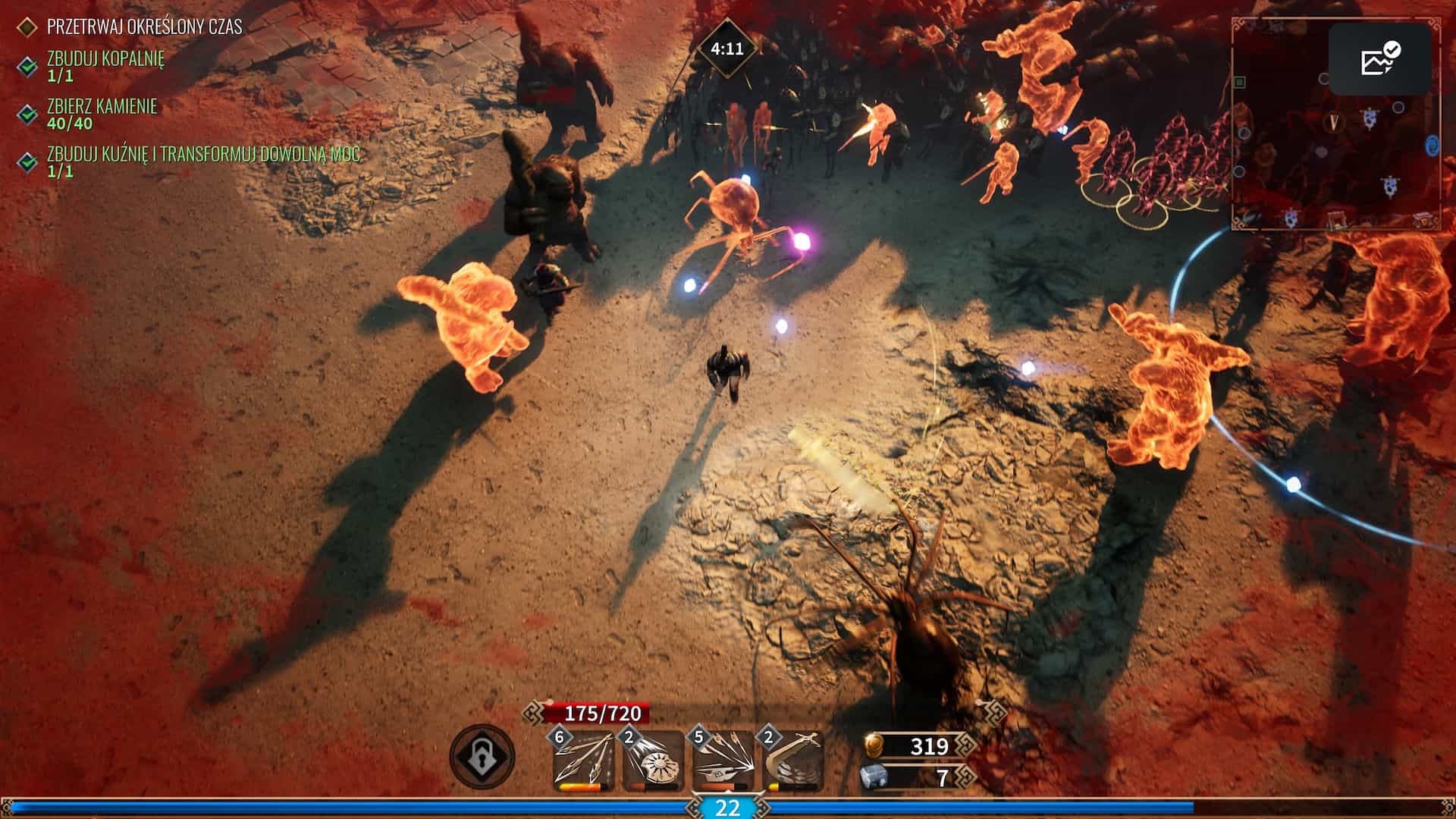This screenshot has height=819, width=1456.
Task: Click the 'V' marker on the minimap
Action: [x=1333, y=121]
